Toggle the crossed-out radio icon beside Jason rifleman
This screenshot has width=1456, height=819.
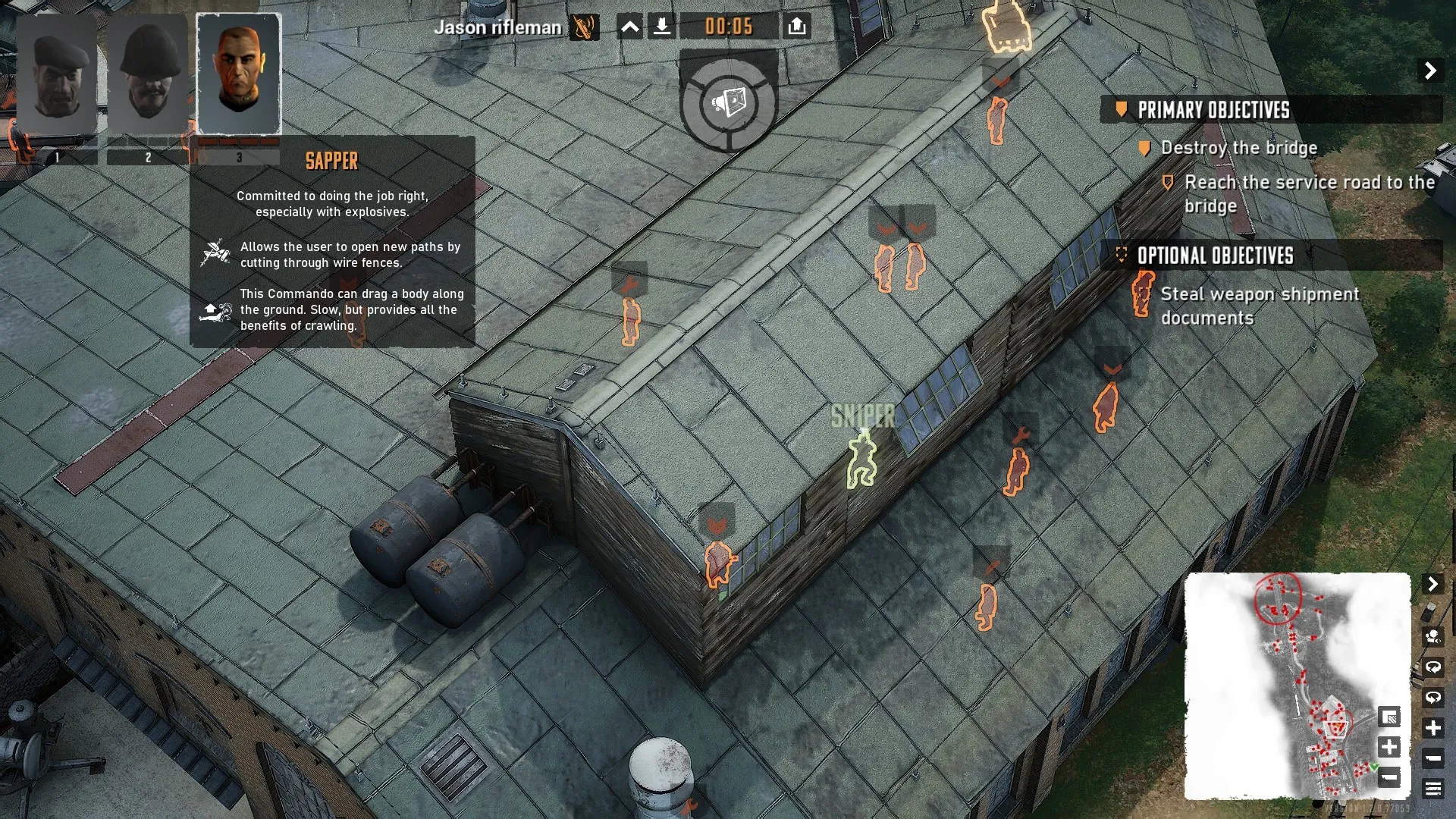point(584,27)
